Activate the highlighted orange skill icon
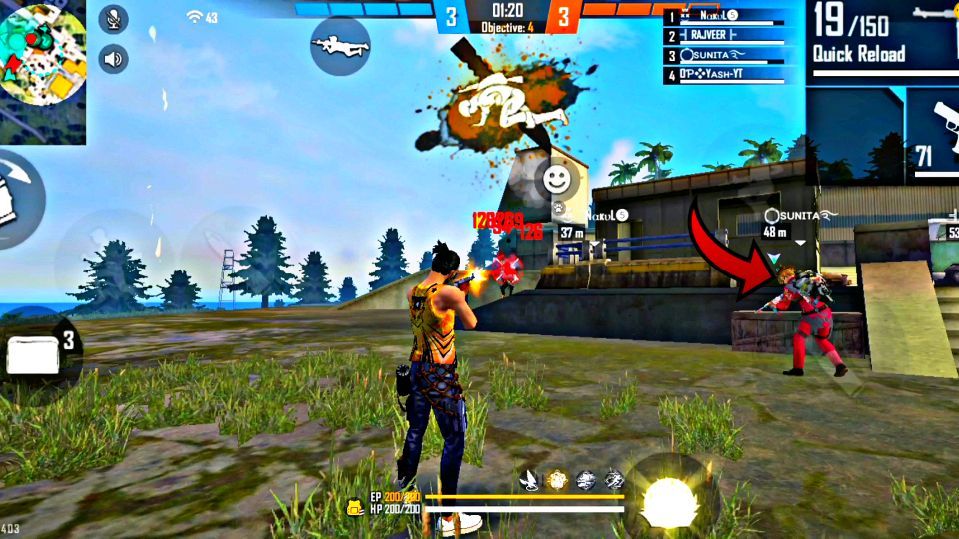Image resolution: width=959 pixels, height=539 pixels. point(557,480)
